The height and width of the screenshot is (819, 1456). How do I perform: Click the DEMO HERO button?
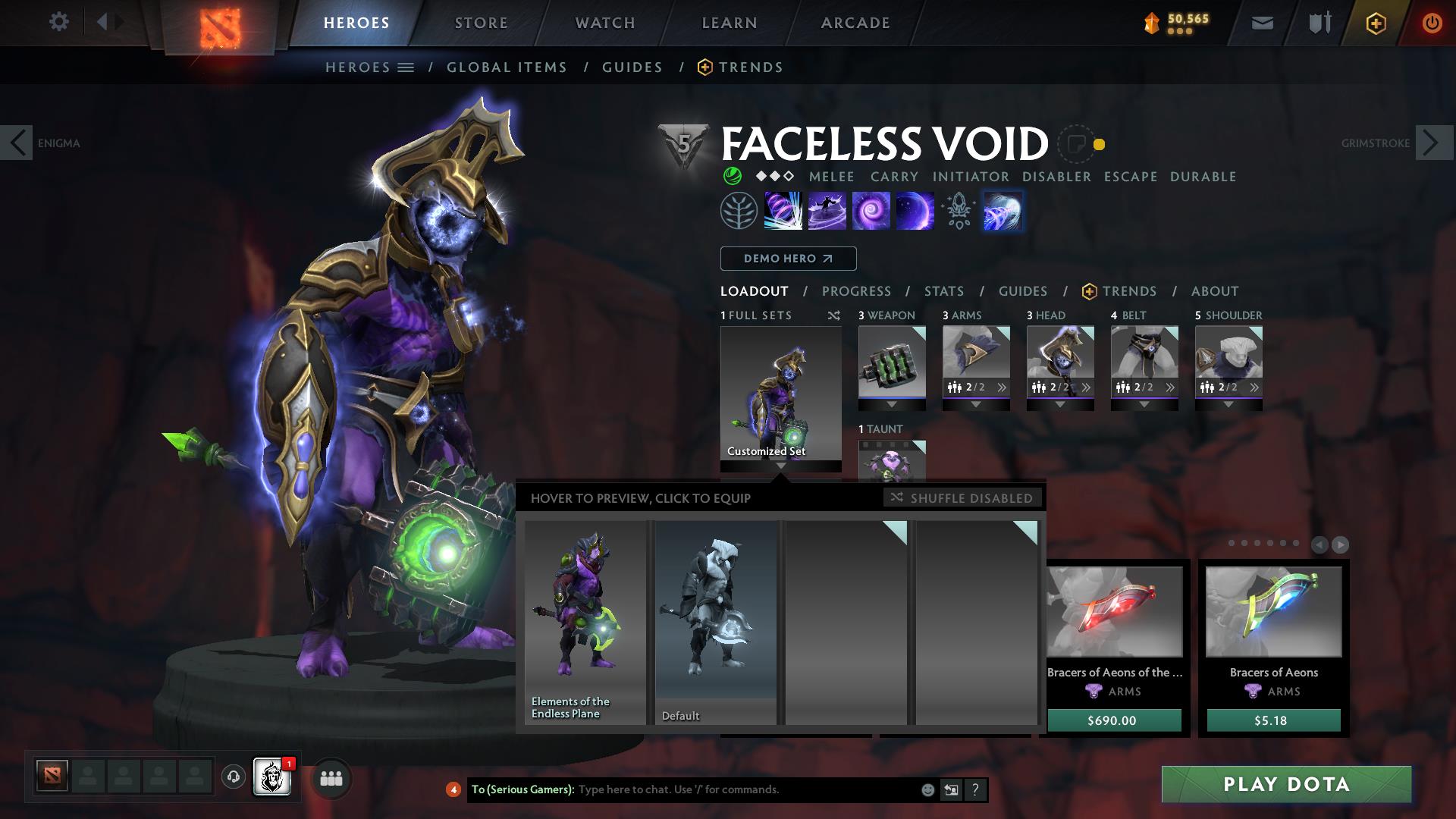pos(787,258)
